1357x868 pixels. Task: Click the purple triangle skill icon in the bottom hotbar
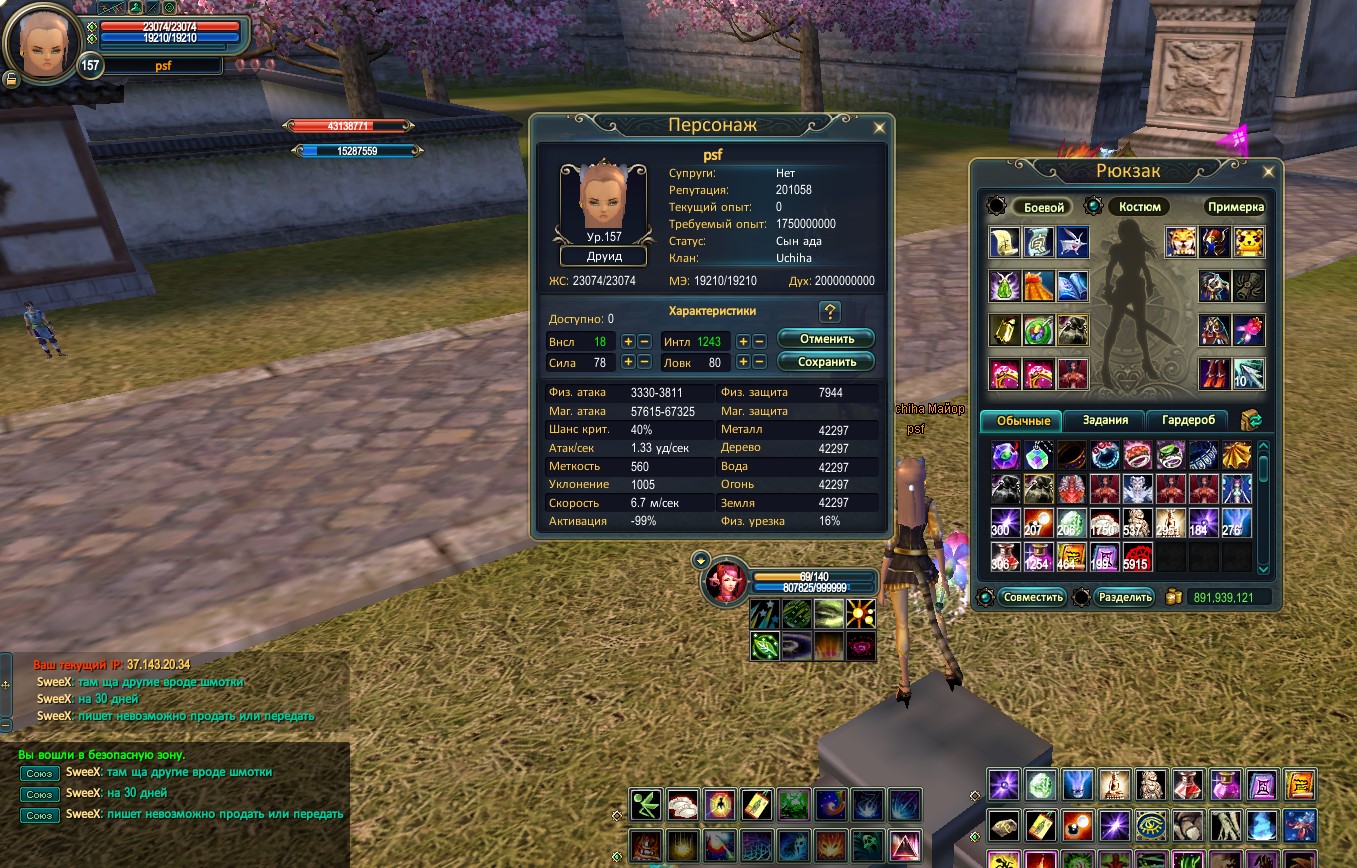tap(906, 846)
